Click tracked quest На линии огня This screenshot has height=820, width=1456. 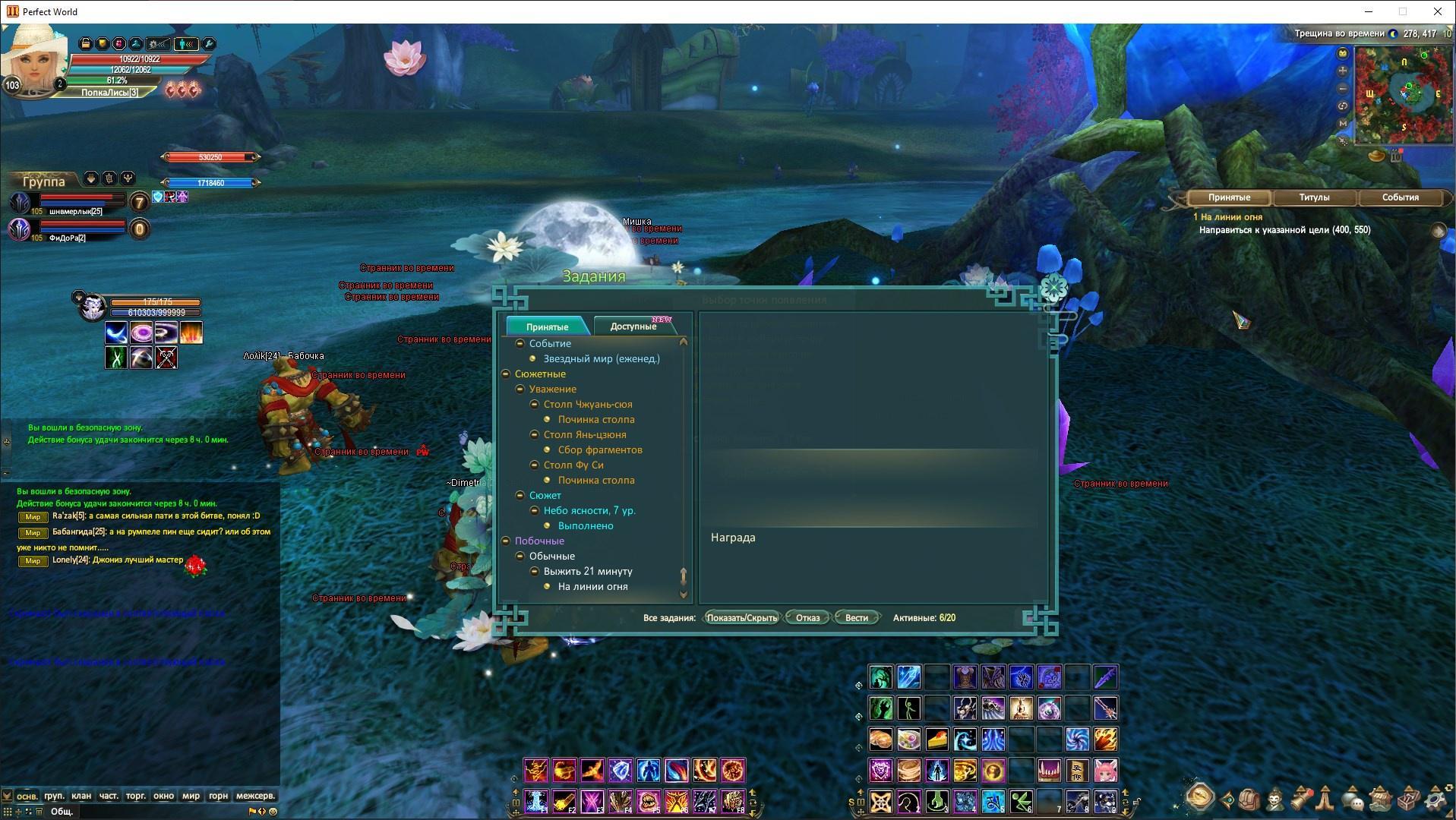click(1232, 216)
